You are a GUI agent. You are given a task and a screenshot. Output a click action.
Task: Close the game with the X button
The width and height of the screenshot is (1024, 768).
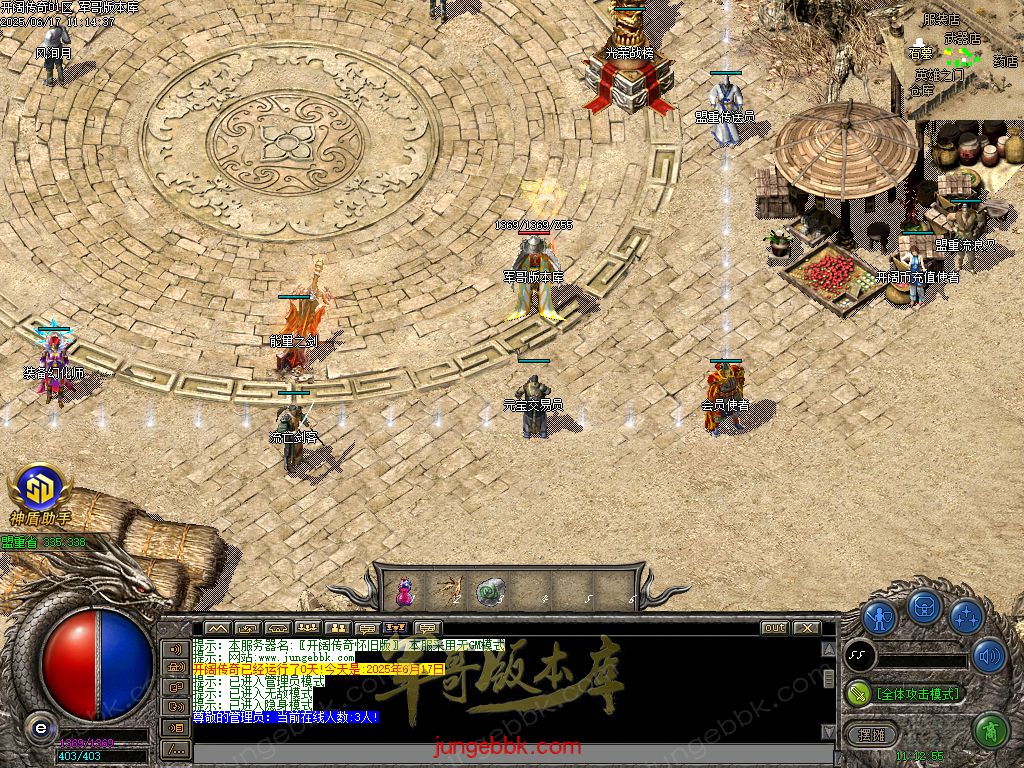coord(805,628)
